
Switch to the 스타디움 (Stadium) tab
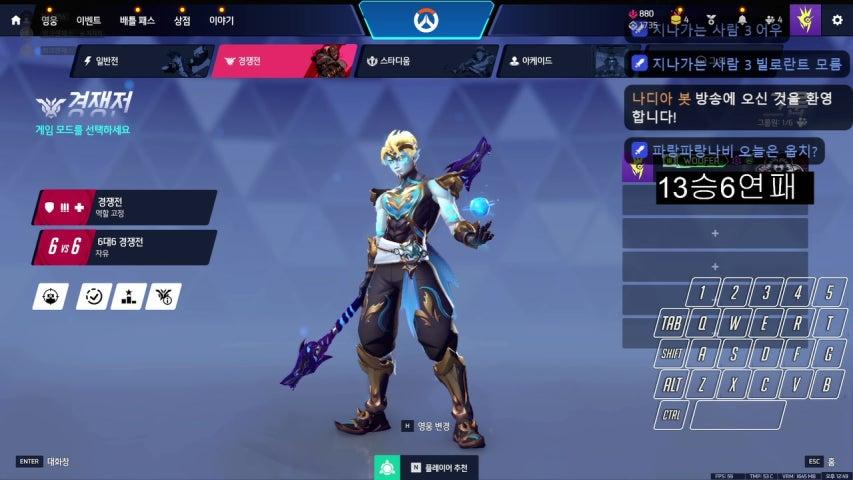click(423, 61)
